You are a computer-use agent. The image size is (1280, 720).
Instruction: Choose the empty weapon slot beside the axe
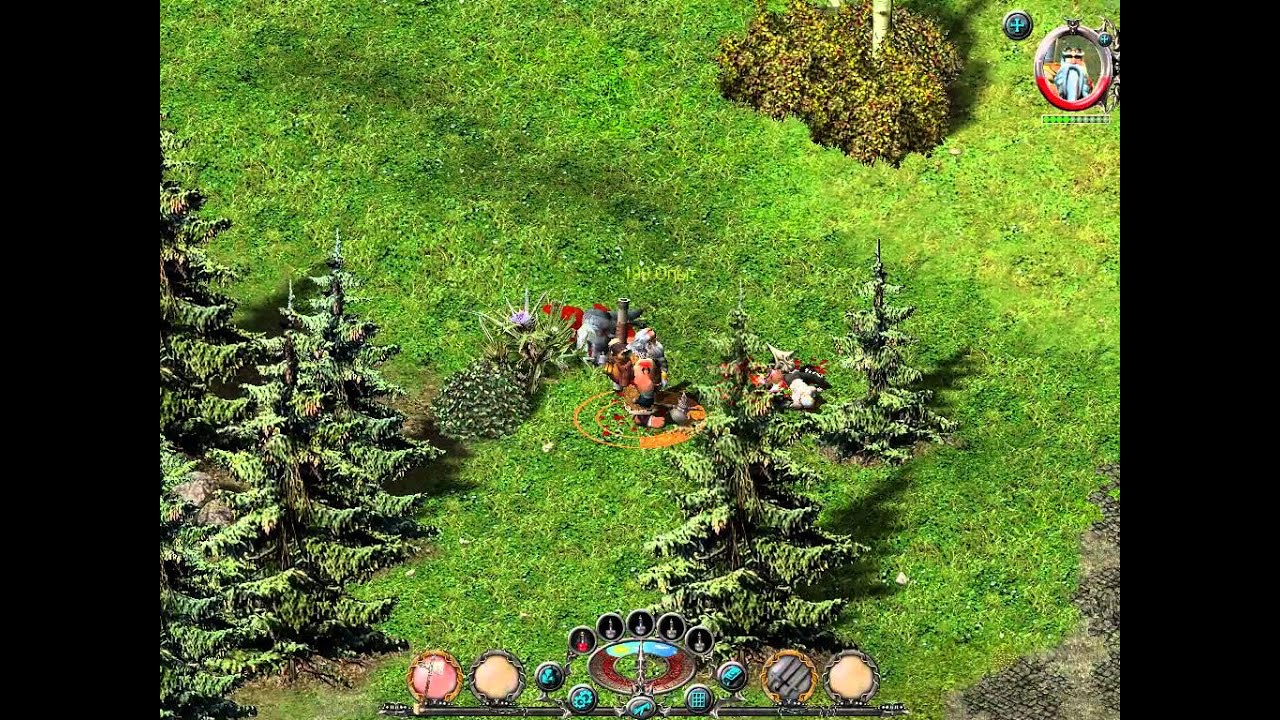[497, 678]
